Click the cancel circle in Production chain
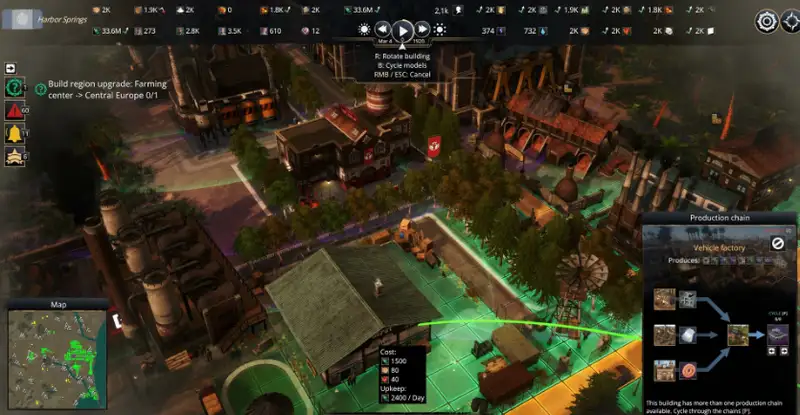800x415 pixels. (x=777, y=243)
